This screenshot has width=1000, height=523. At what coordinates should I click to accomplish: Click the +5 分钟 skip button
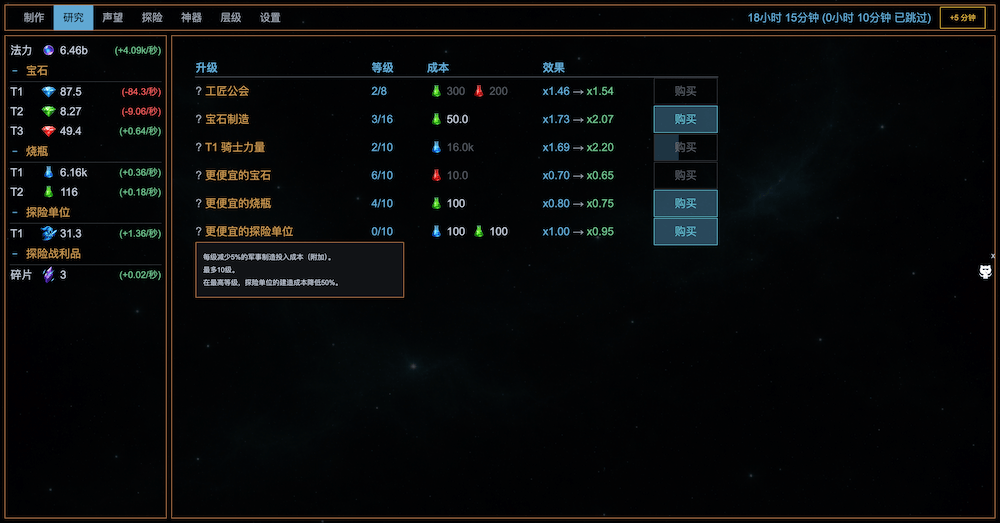click(963, 18)
